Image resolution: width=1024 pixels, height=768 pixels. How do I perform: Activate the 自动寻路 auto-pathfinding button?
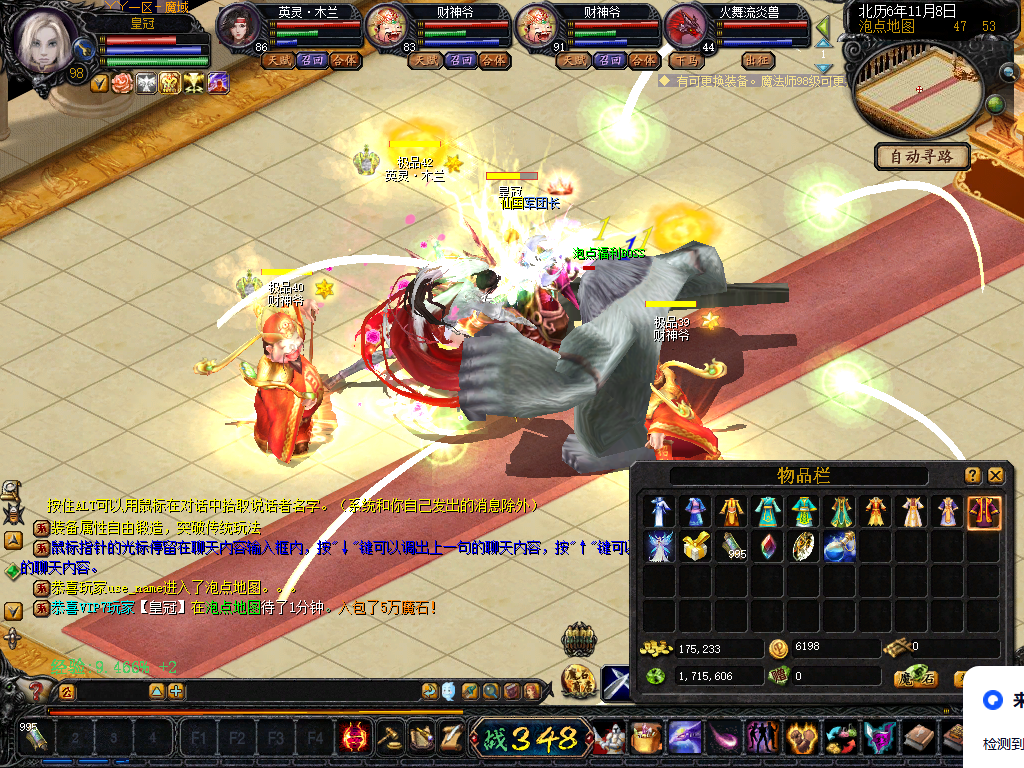coord(922,156)
